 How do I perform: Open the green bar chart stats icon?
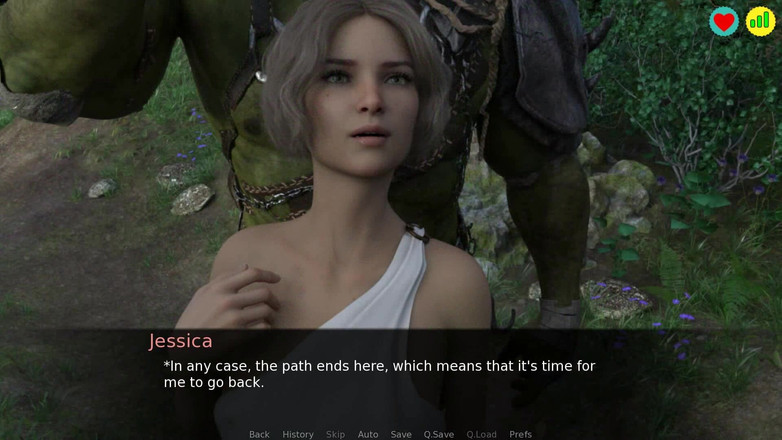(x=760, y=21)
